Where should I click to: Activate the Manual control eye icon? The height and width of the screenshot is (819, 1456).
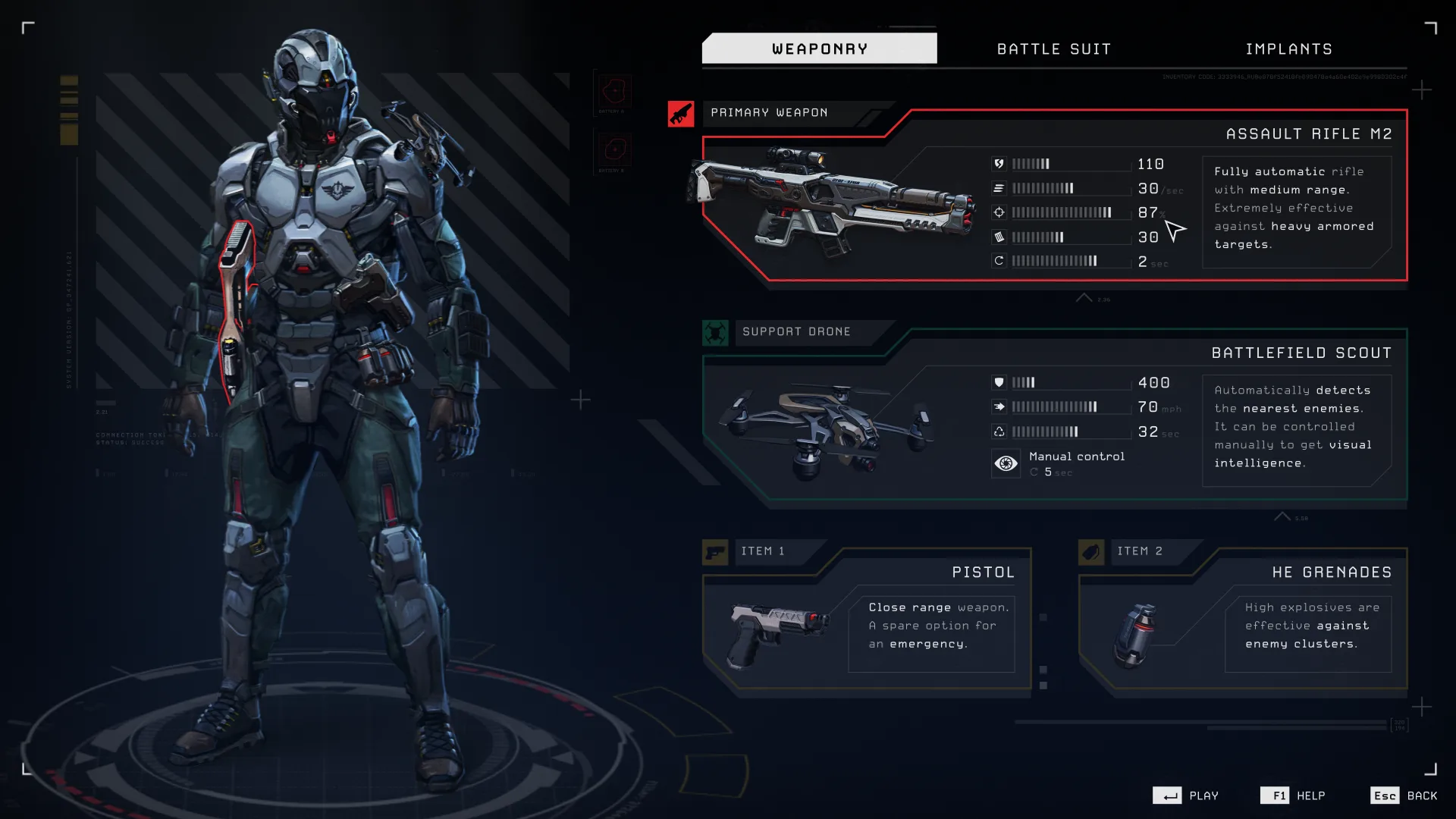pyautogui.click(x=1006, y=463)
